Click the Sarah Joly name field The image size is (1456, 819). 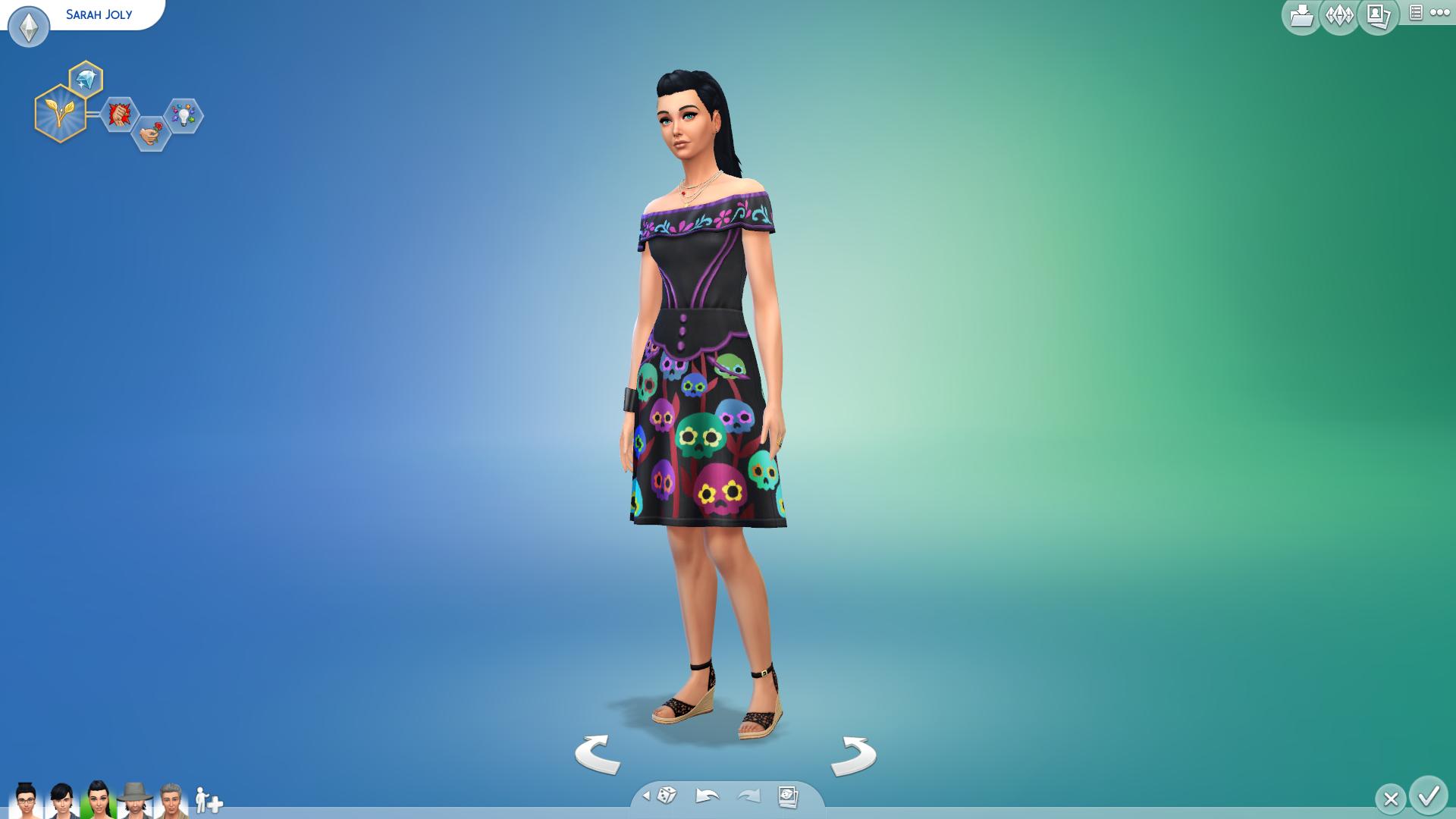pyautogui.click(x=99, y=14)
